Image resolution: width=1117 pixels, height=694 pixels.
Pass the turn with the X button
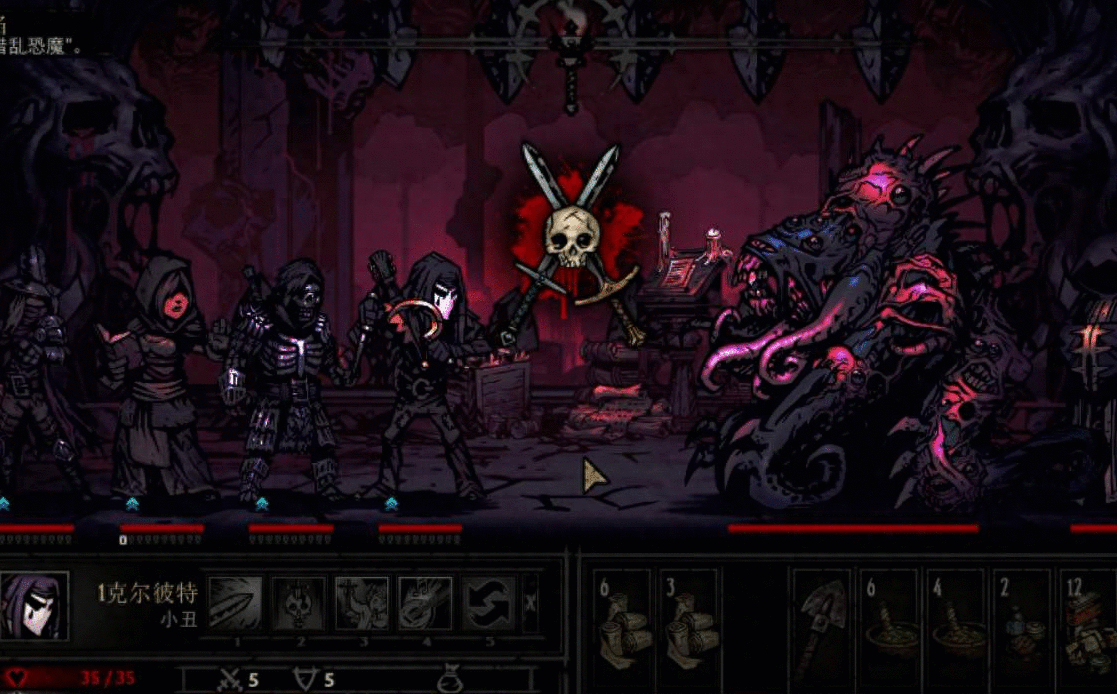click(530, 603)
